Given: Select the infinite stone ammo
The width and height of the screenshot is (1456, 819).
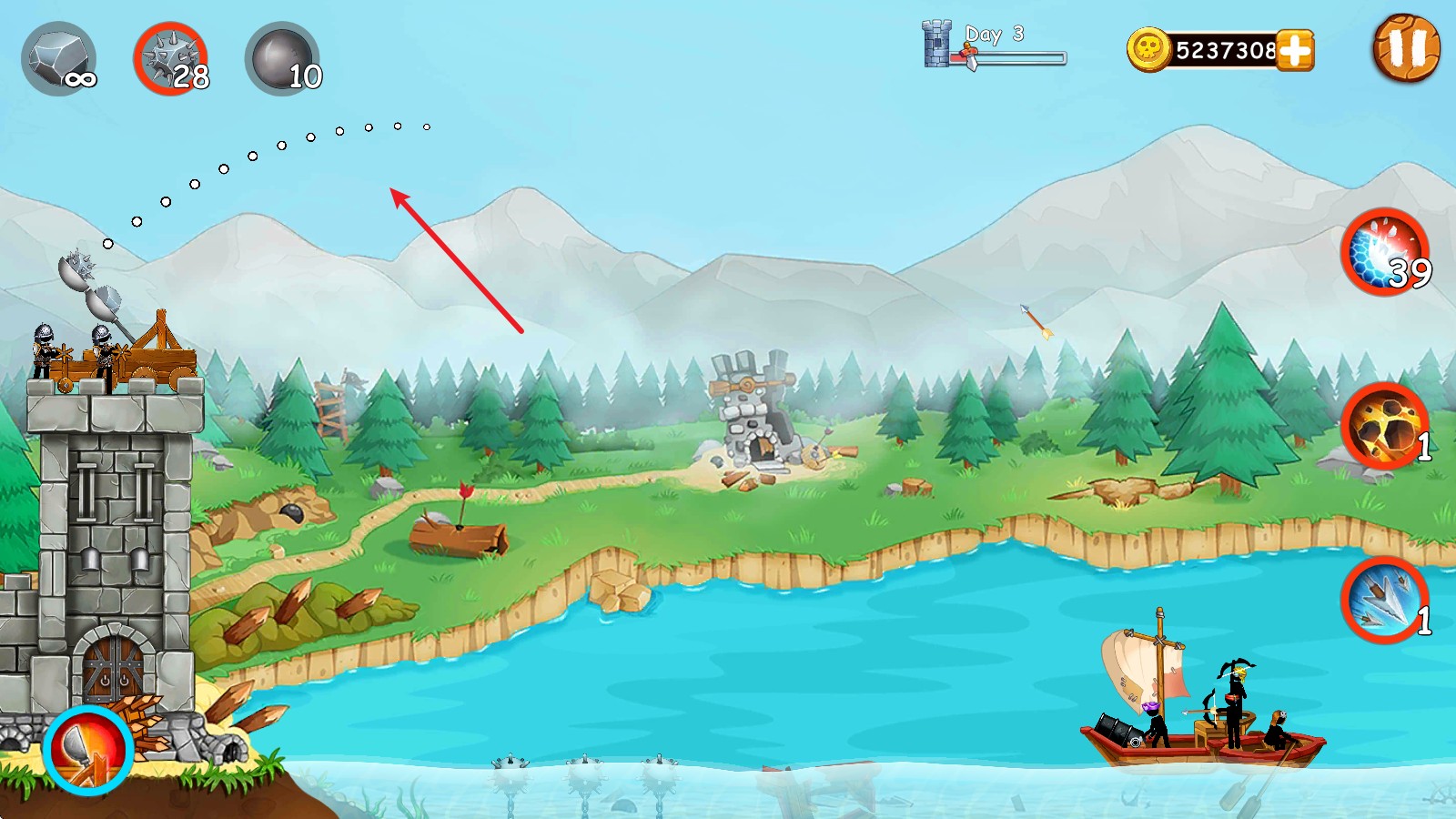Looking at the screenshot, I should tap(59, 59).
